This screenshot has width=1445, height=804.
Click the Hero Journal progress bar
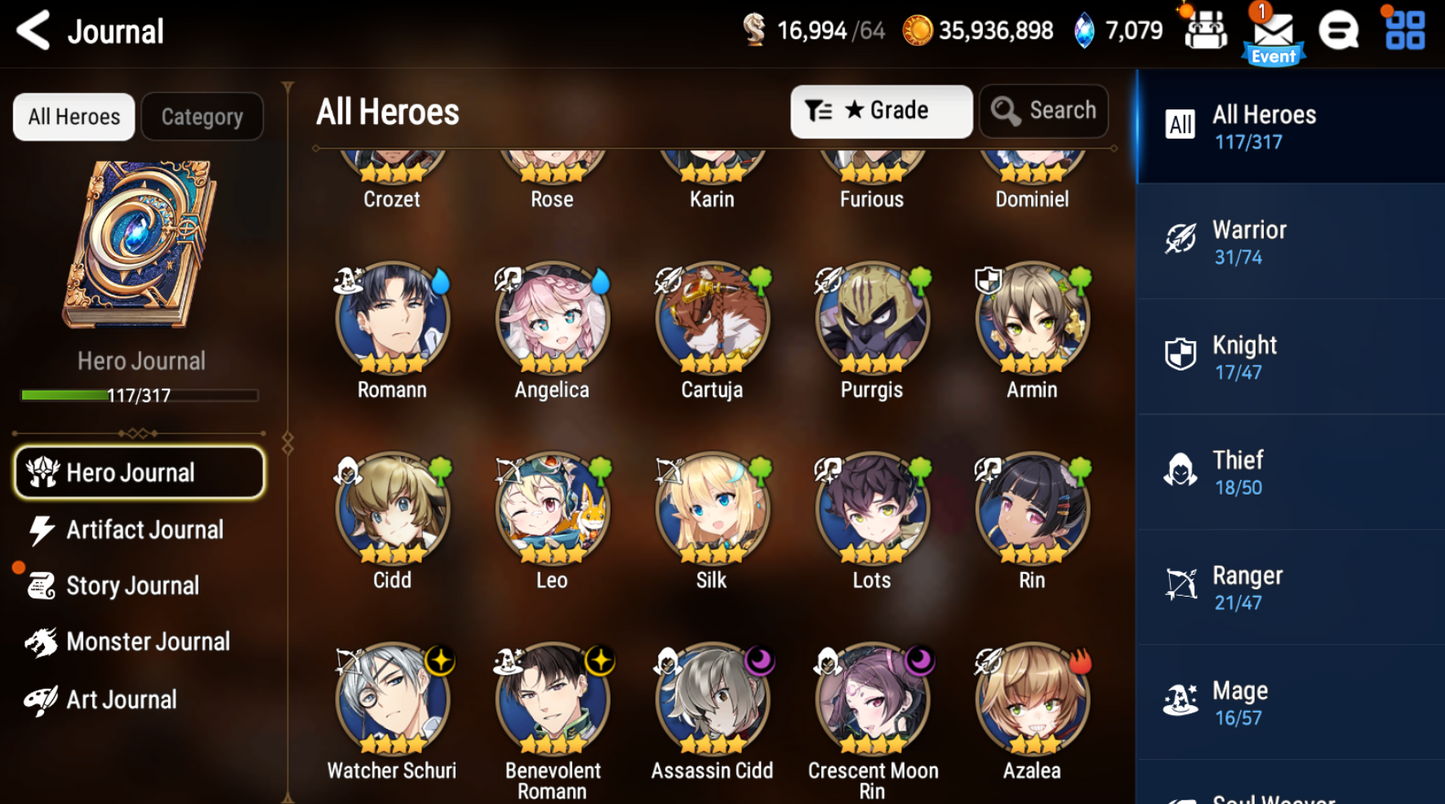pos(140,395)
